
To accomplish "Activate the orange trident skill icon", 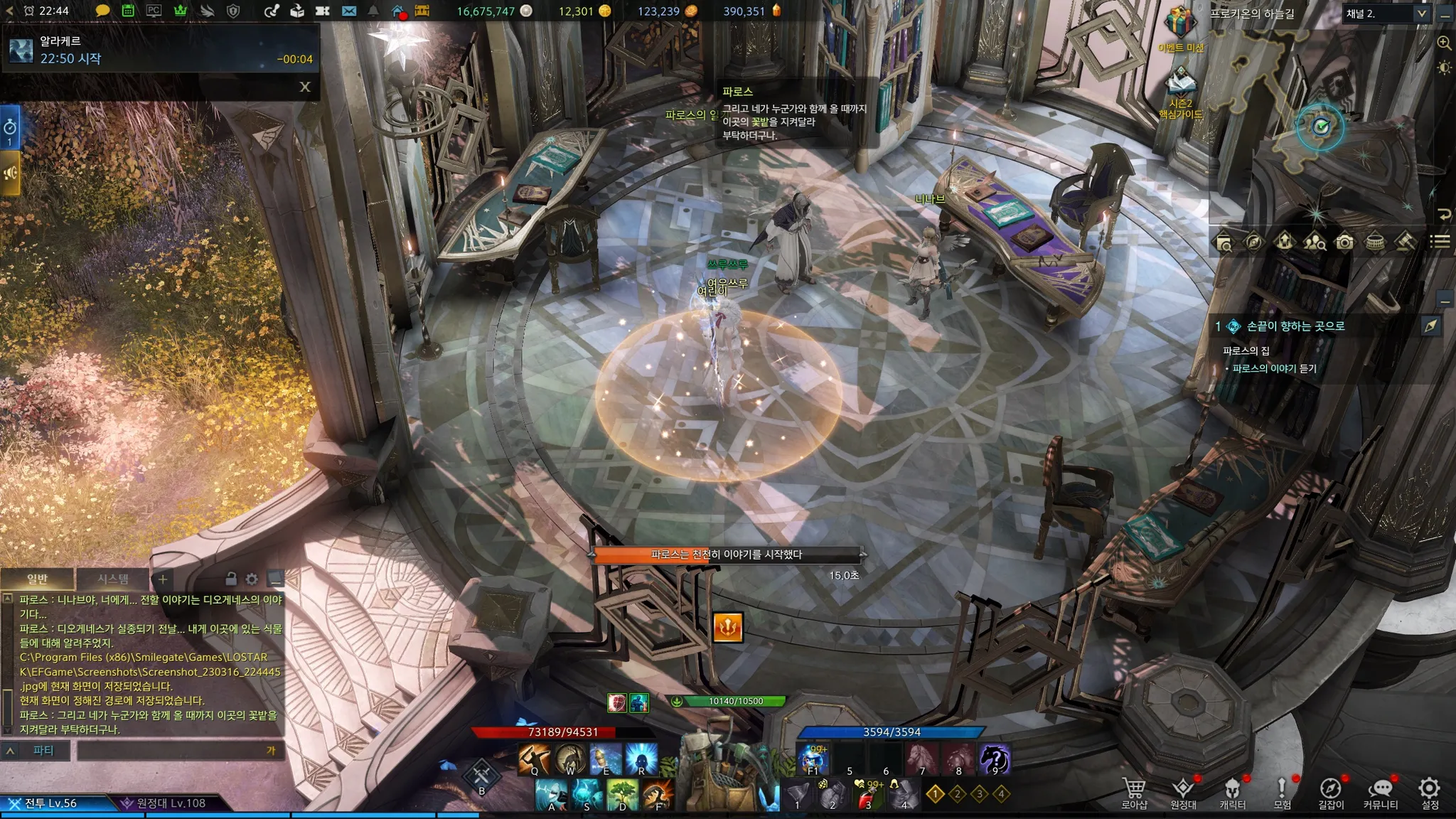I will (727, 628).
